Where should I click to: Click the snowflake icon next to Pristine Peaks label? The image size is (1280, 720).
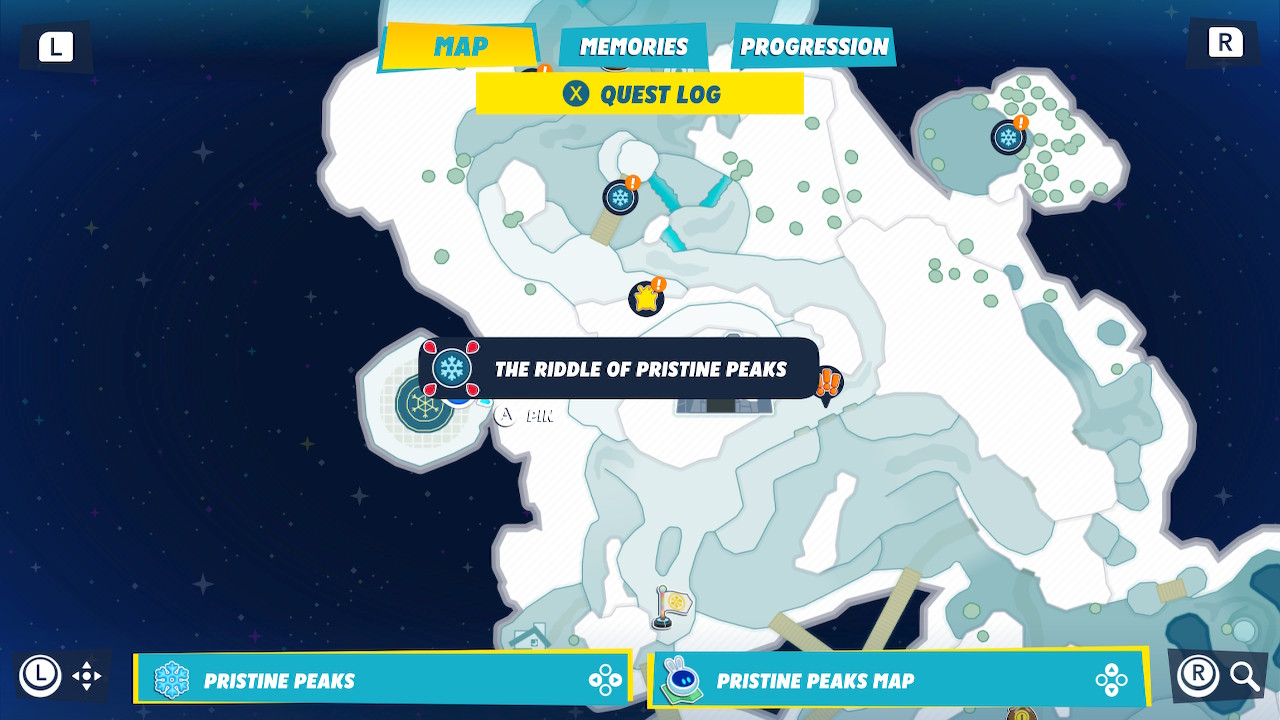(x=172, y=677)
